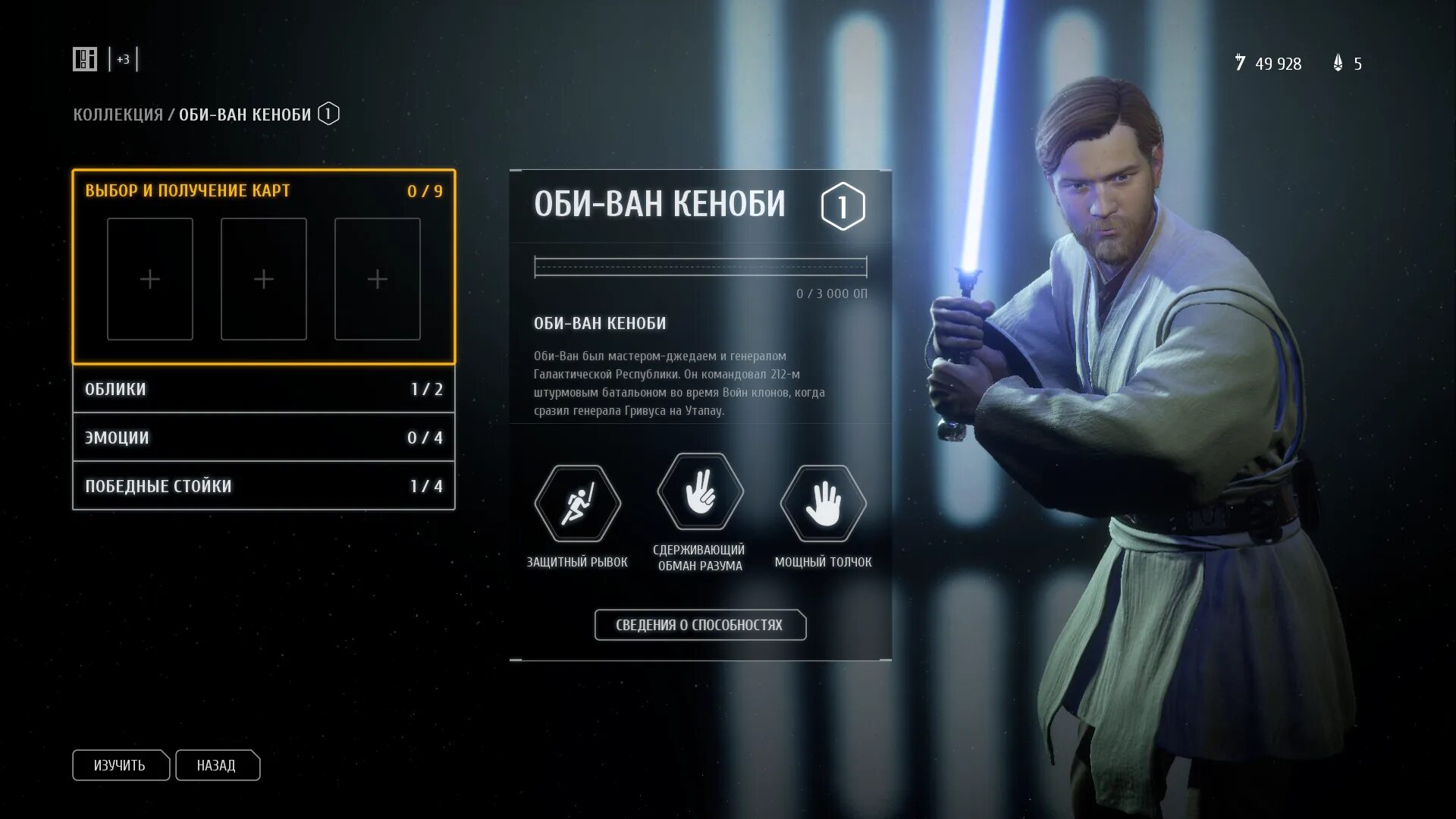
Task: Open the squad icon at top left
Action: (x=85, y=59)
